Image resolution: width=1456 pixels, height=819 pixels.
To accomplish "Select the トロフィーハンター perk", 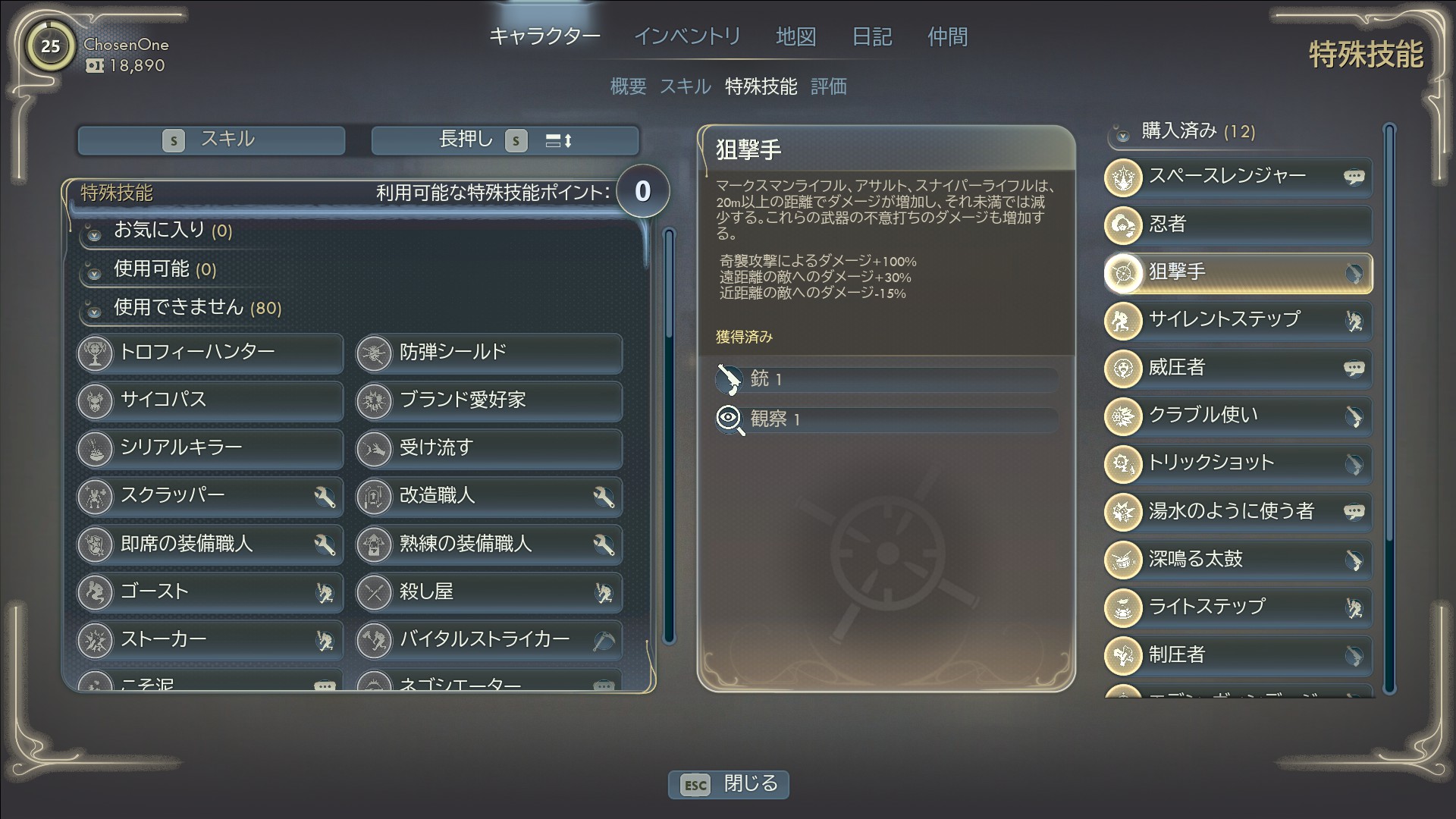I will (210, 353).
